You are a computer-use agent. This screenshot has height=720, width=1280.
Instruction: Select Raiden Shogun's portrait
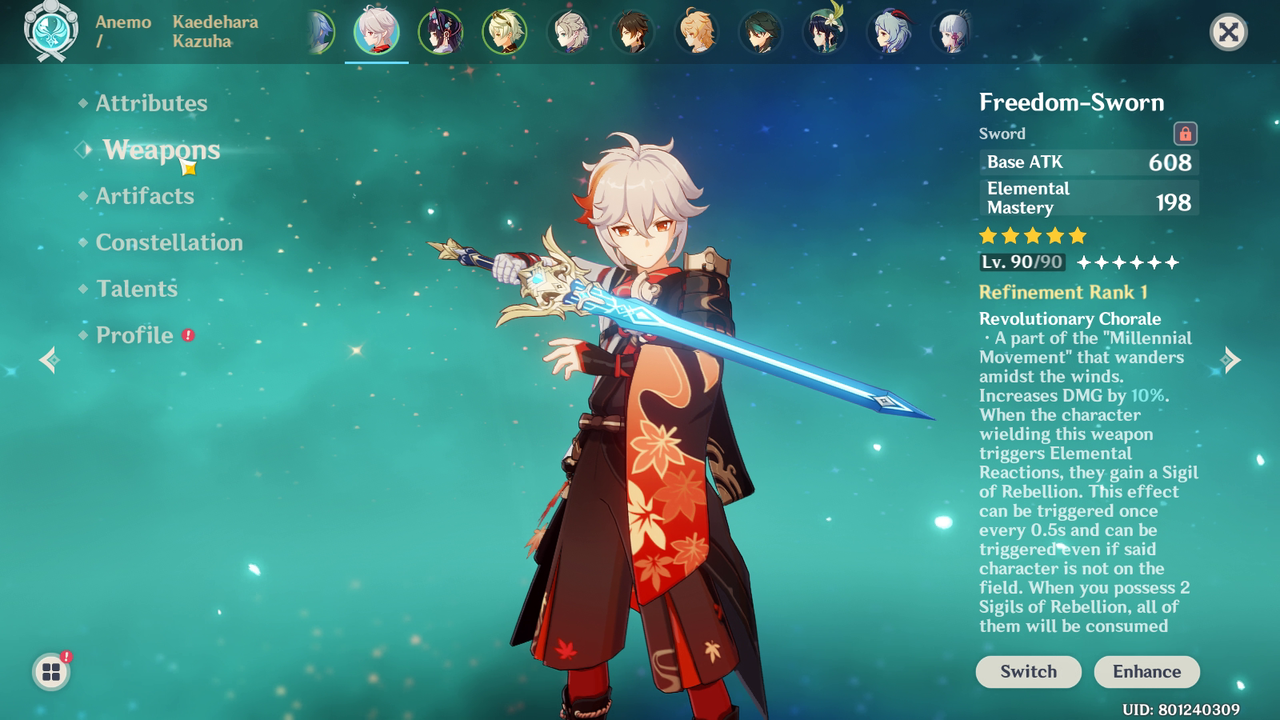[x=440, y=32]
